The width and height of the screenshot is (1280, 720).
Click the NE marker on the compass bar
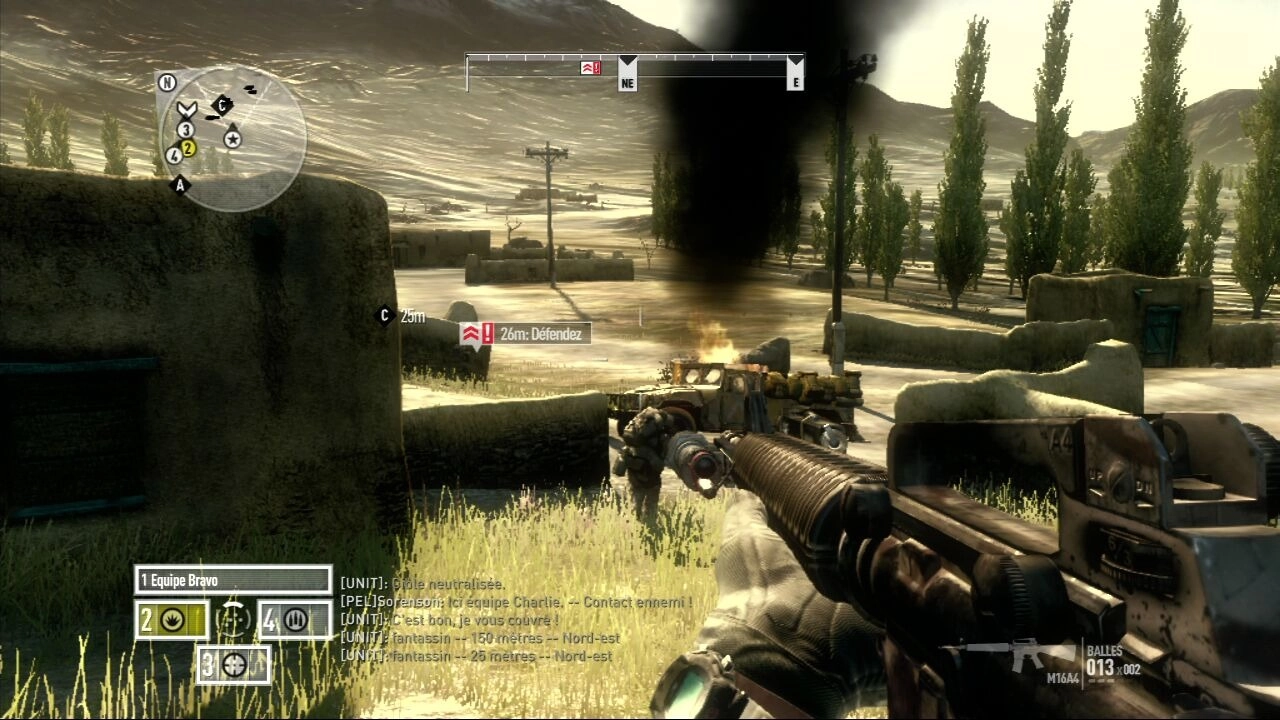pyautogui.click(x=627, y=73)
